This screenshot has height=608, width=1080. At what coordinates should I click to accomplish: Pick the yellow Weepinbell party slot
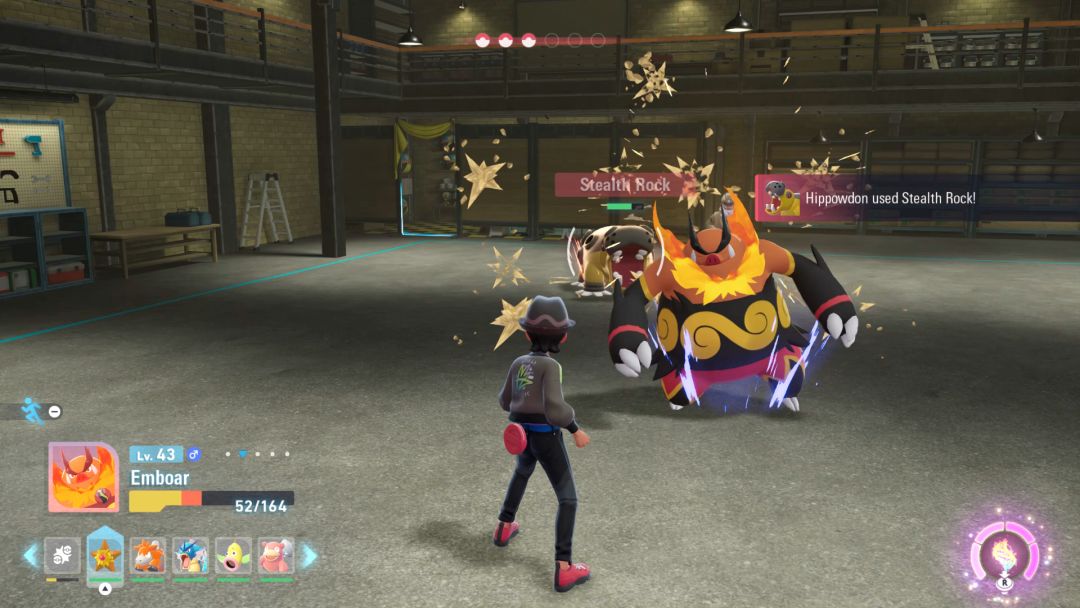[x=233, y=555]
